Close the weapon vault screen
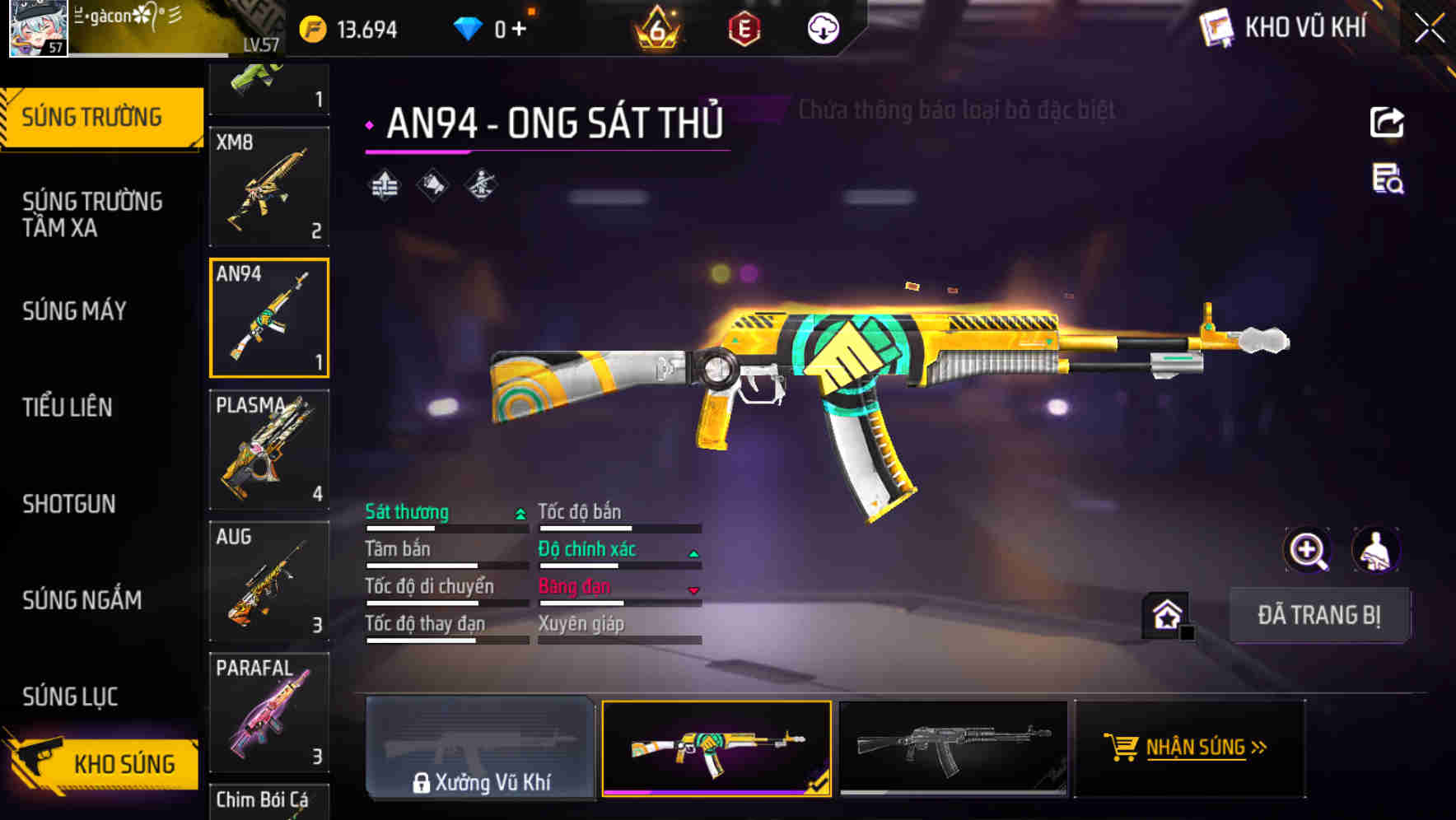1456x820 pixels. [1429, 29]
